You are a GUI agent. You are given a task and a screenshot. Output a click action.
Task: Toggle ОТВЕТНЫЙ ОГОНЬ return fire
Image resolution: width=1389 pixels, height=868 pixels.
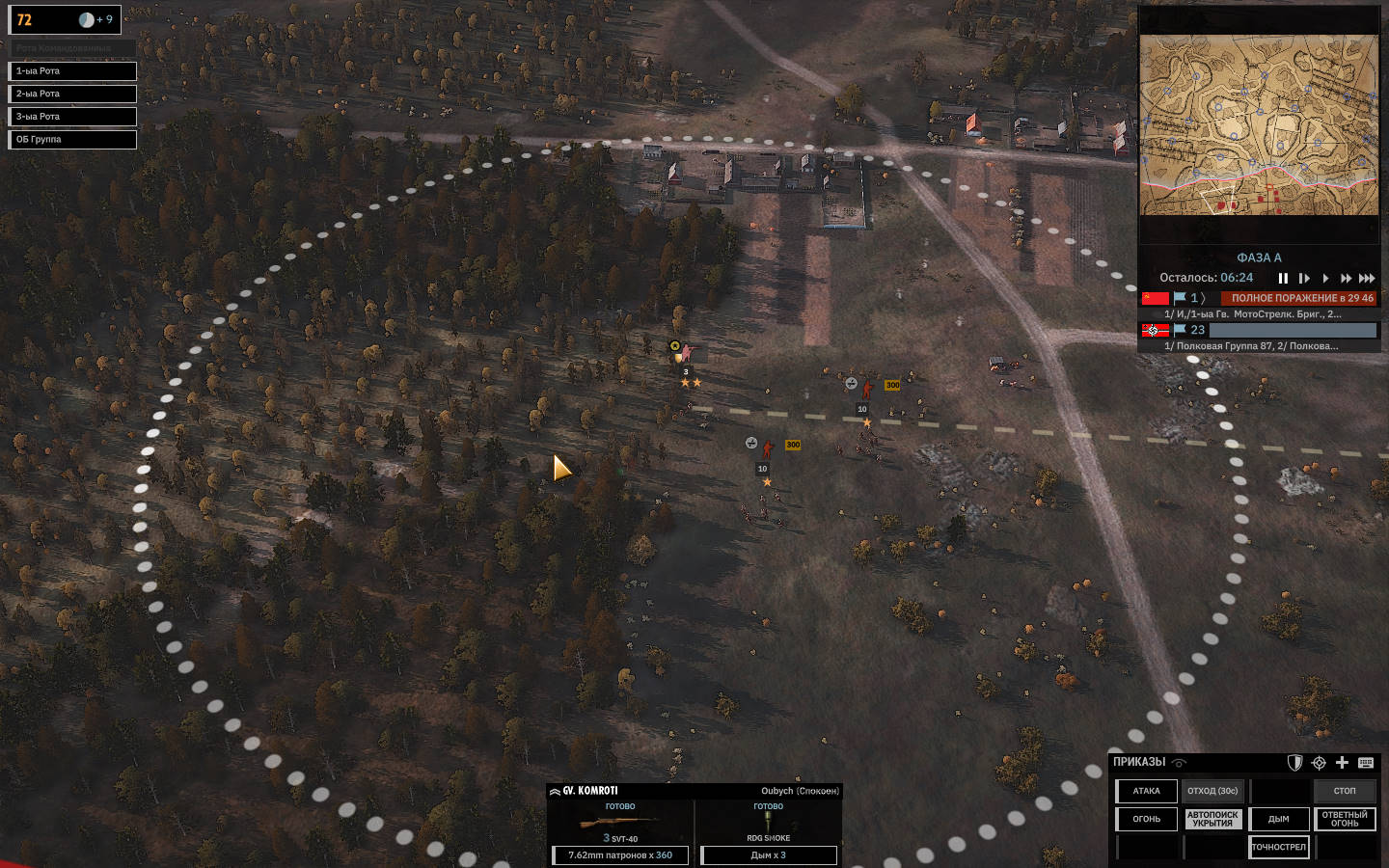point(1345,819)
